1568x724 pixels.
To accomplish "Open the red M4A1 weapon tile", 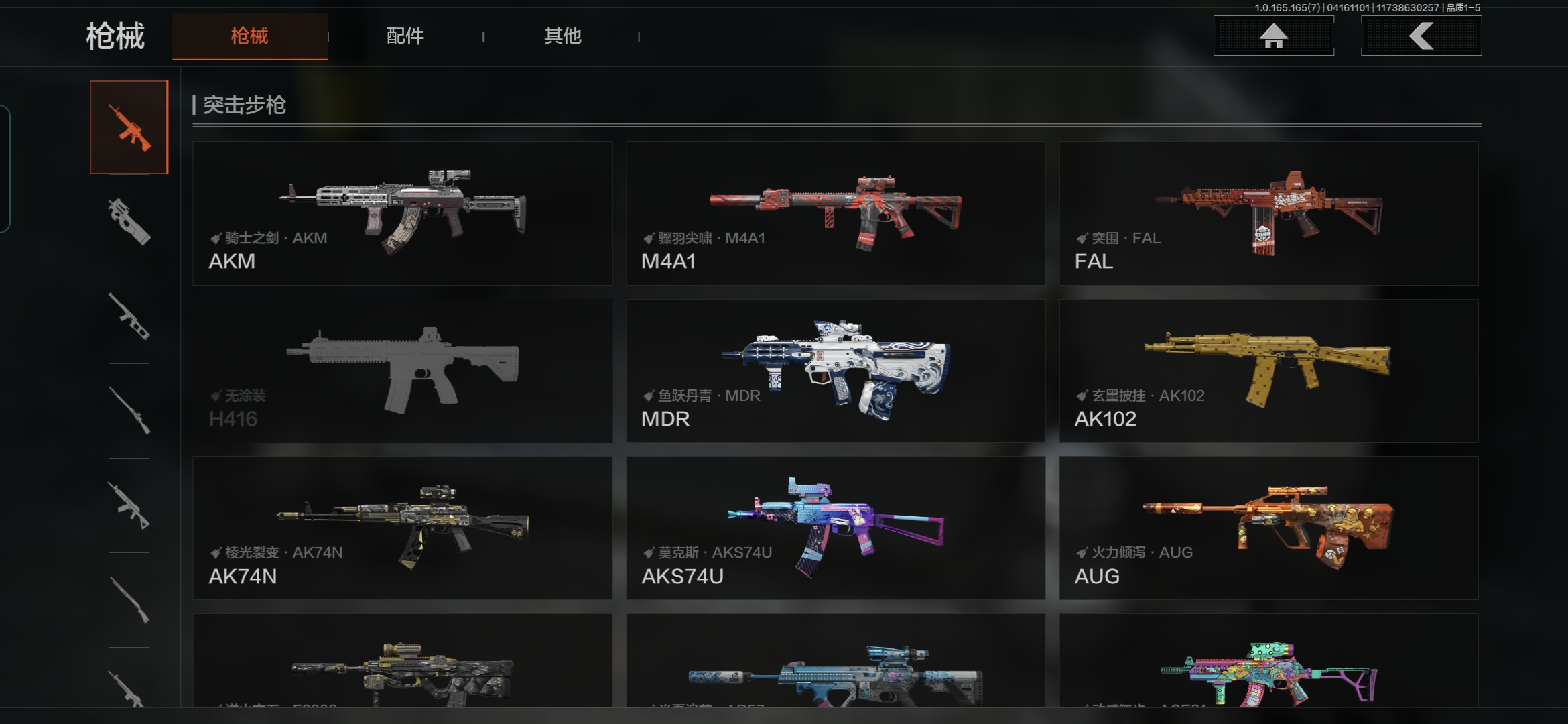I will 836,213.
